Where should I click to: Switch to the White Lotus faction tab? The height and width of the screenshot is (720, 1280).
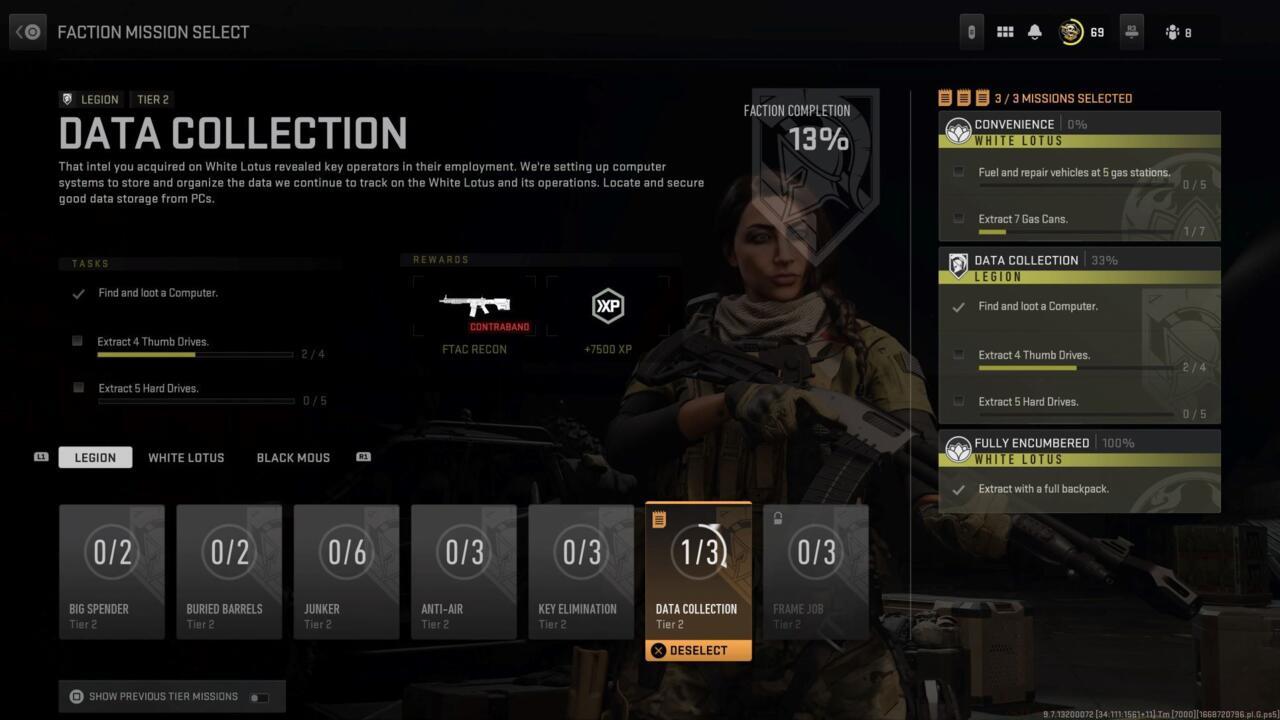pos(186,457)
